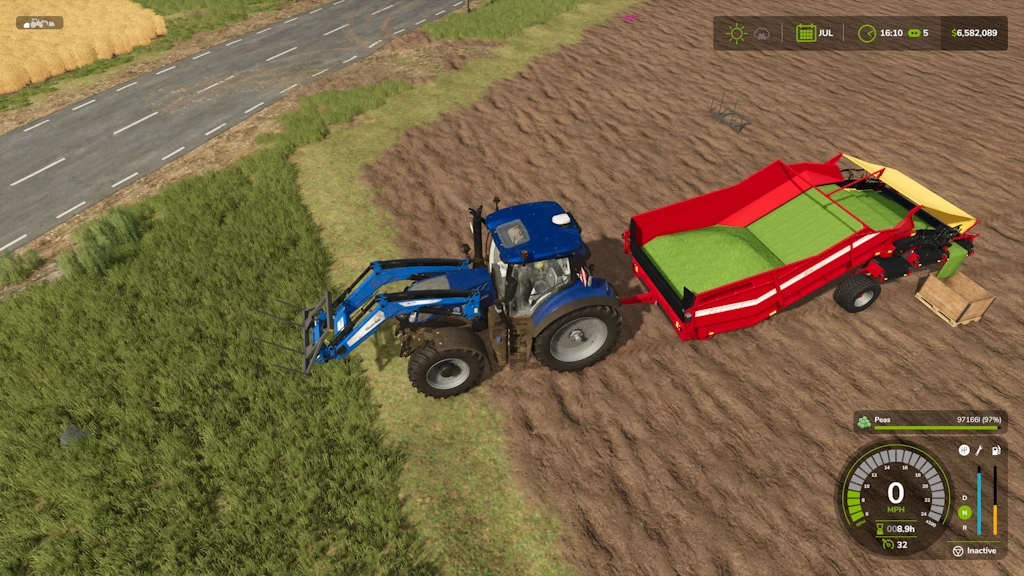Toggle the Inactive steering wheel helper

tap(957, 550)
